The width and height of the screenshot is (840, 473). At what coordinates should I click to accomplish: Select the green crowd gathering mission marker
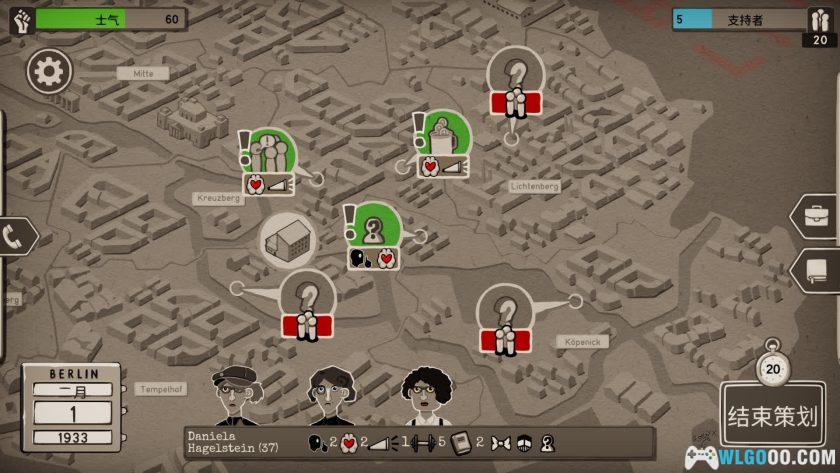click(272, 153)
